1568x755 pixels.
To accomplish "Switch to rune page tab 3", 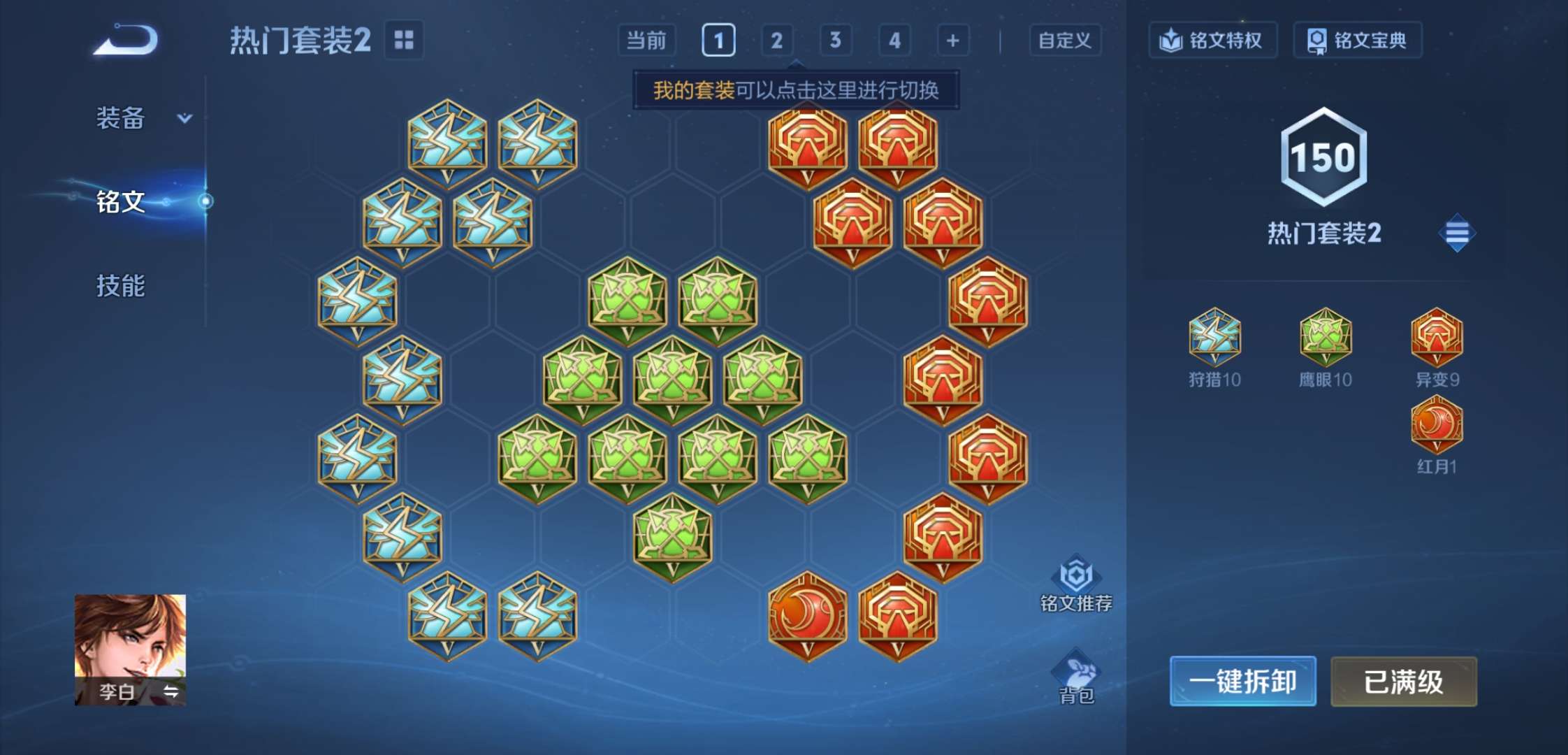I will (x=836, y=40).
